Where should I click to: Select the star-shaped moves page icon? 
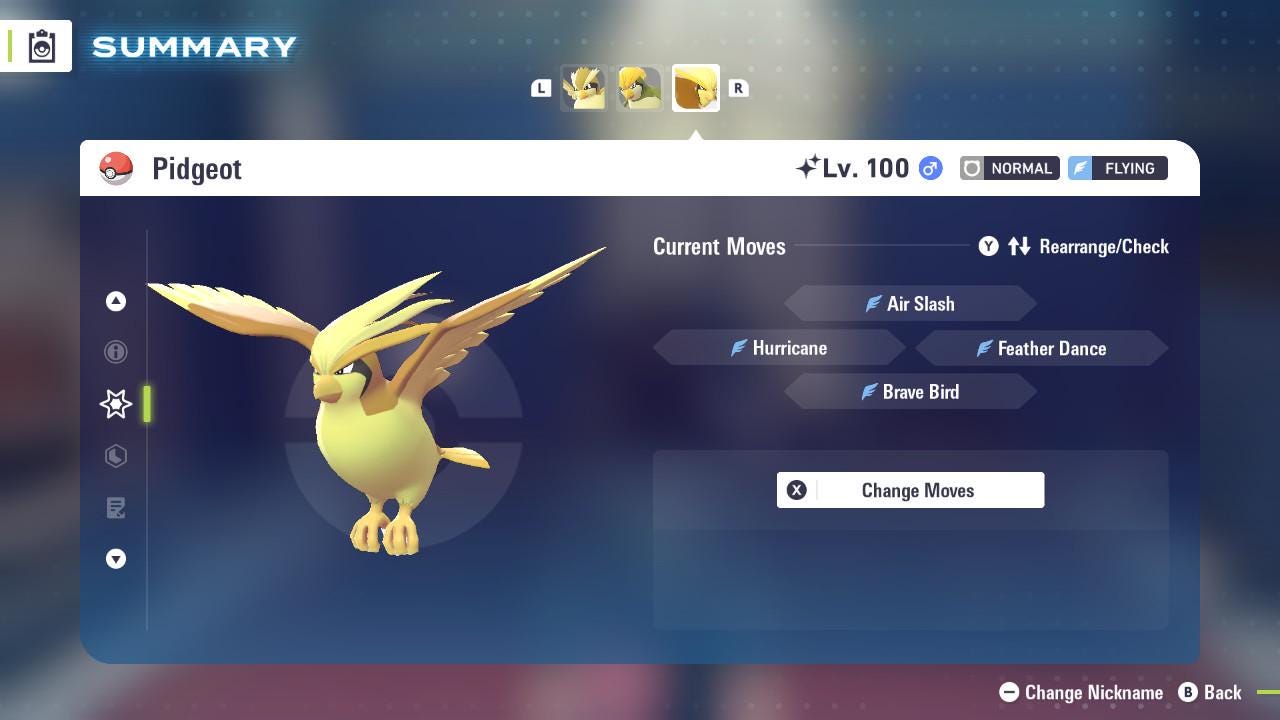[116, 404]
